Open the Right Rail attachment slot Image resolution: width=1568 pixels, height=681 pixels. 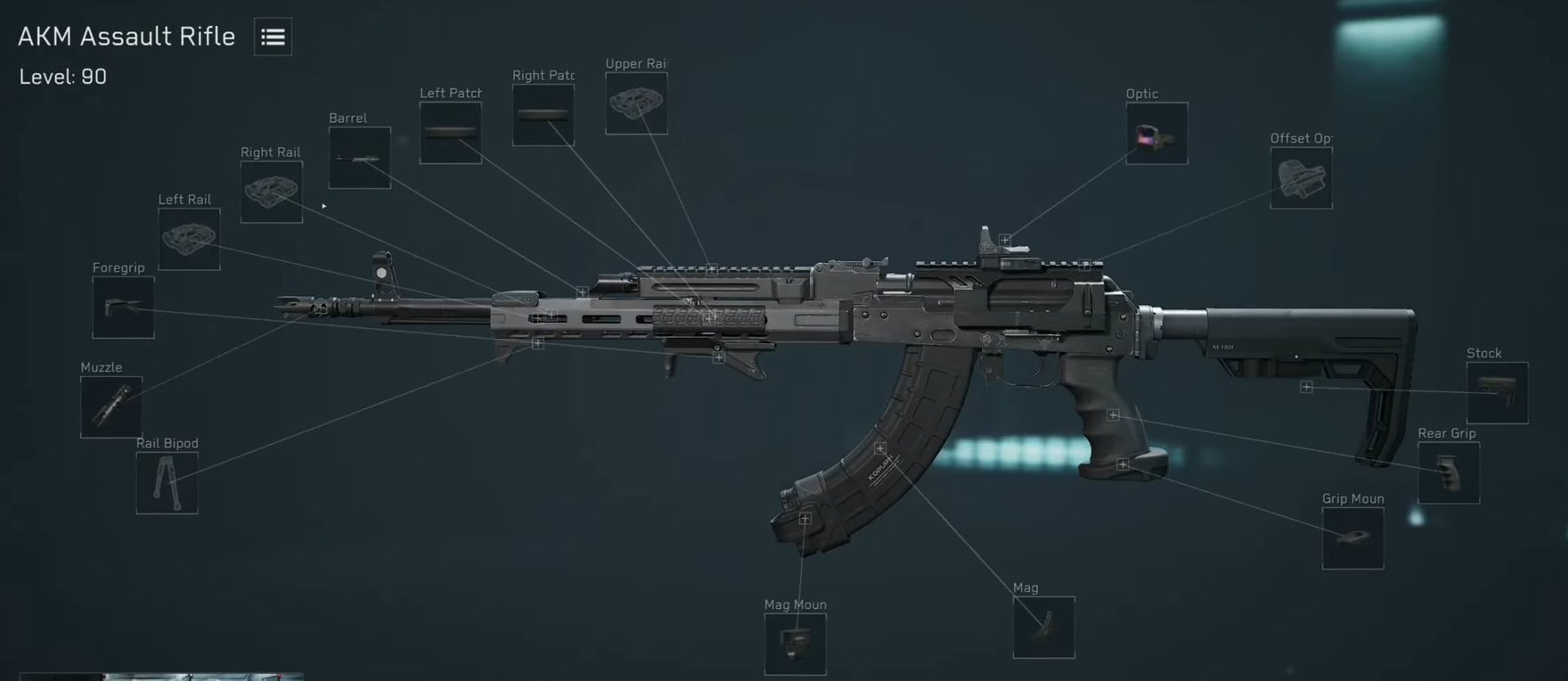(271, 191)
